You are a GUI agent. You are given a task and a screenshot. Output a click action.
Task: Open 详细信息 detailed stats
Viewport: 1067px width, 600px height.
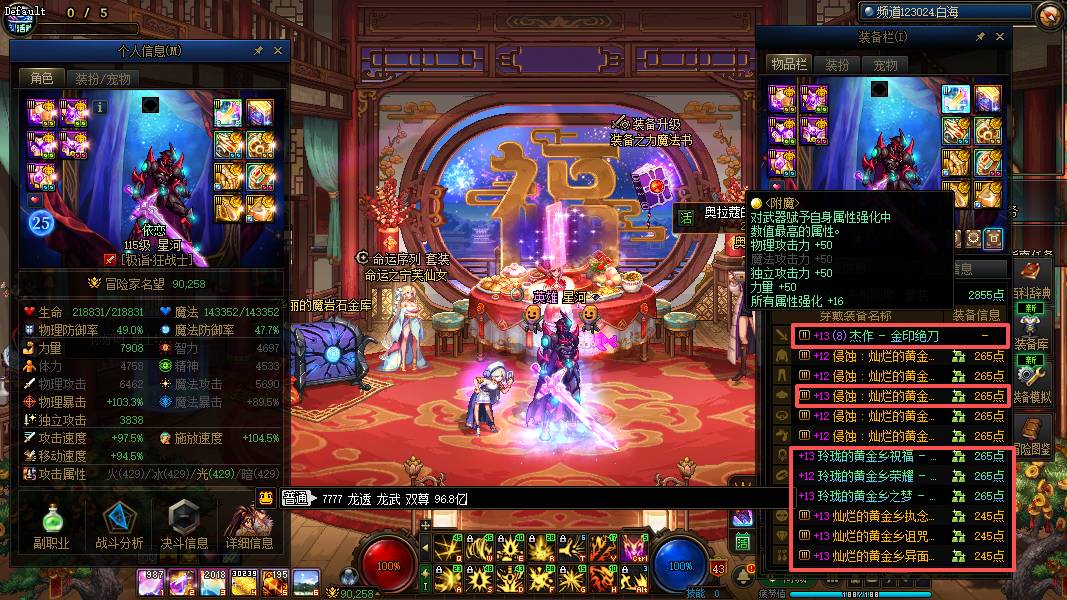pyautogui.click(x=249, y=526)
